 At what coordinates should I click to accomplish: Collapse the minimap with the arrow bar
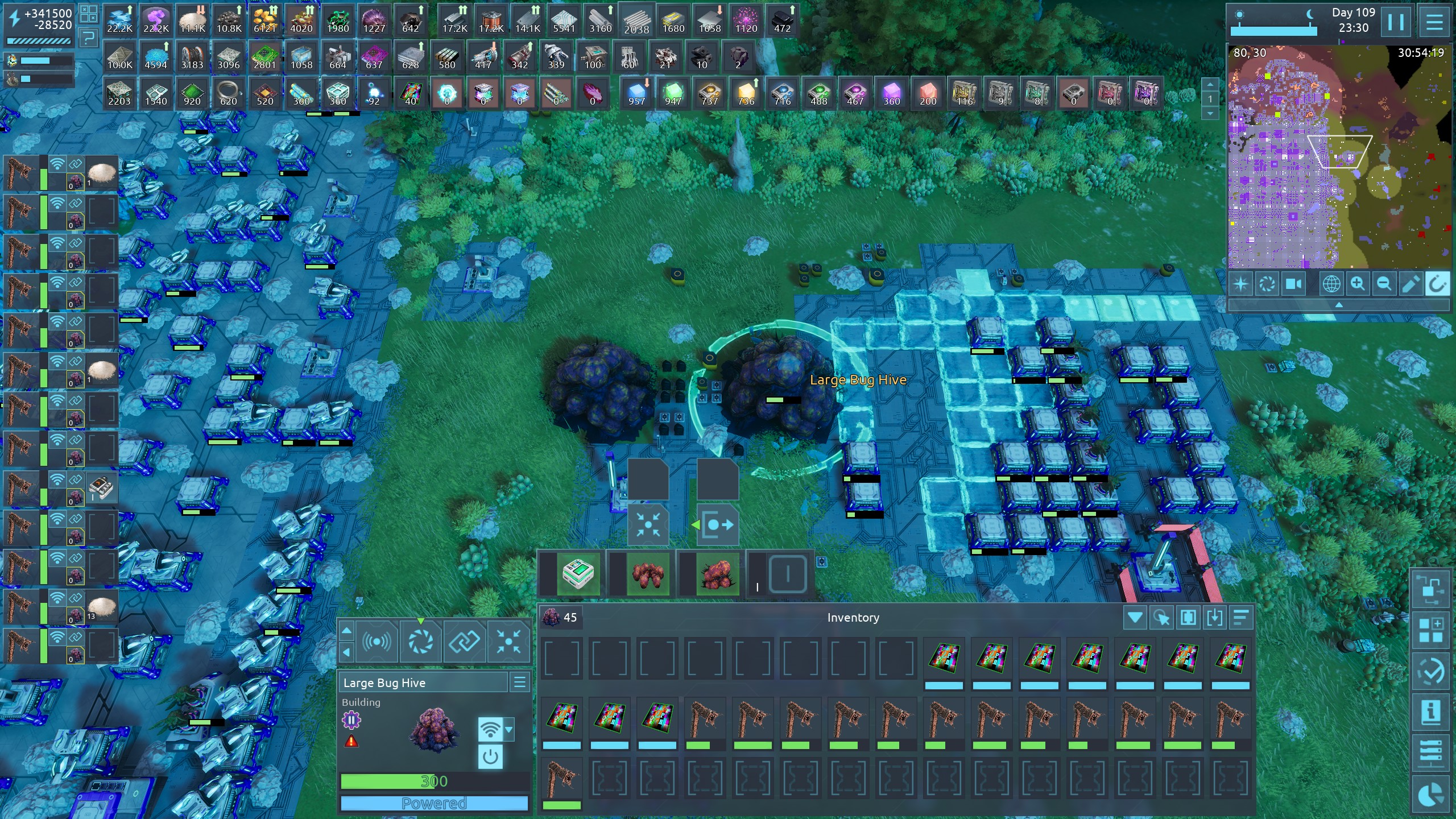coord(1338,305)
